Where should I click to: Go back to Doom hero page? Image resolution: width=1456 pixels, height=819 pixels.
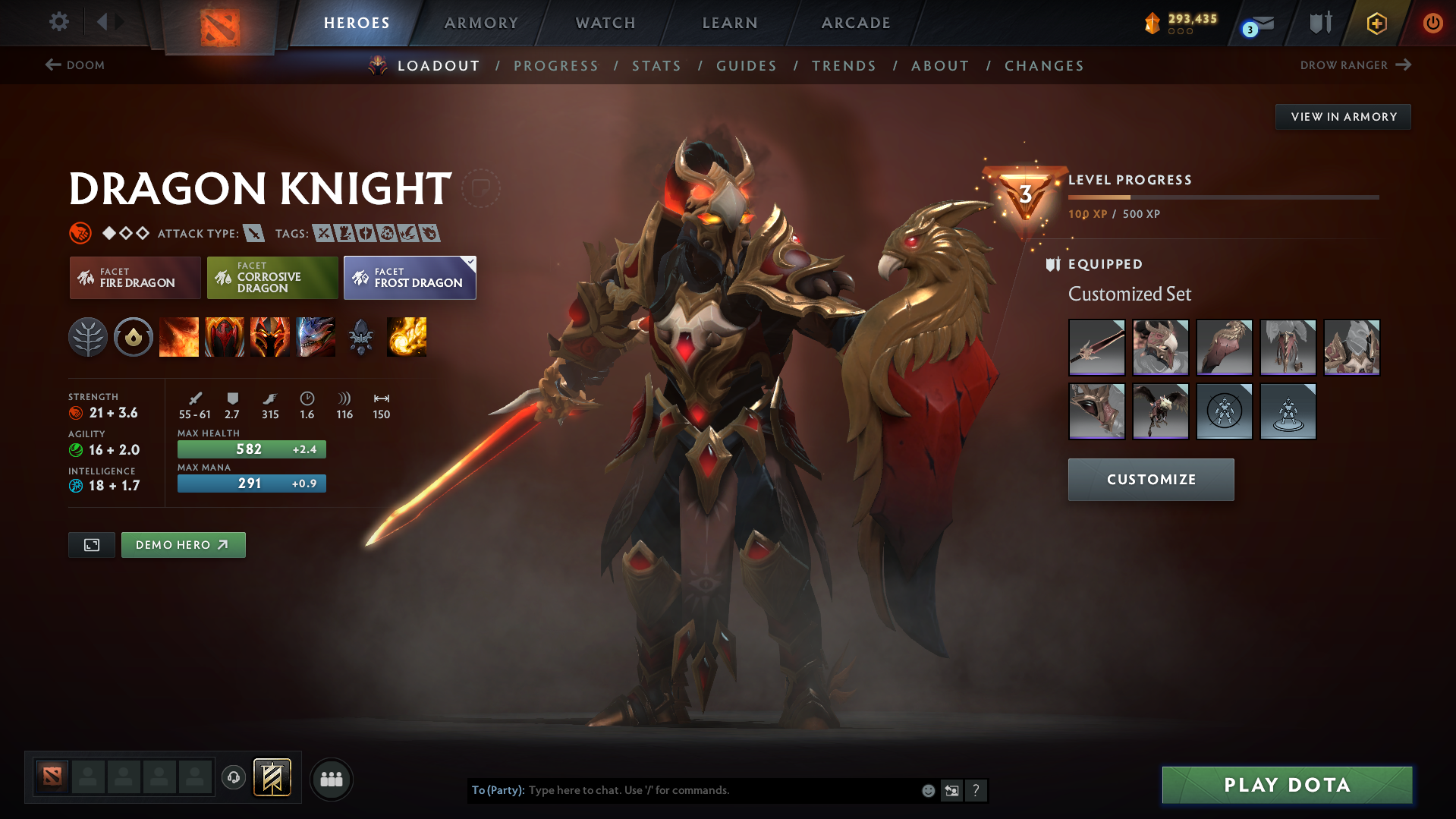75,65
